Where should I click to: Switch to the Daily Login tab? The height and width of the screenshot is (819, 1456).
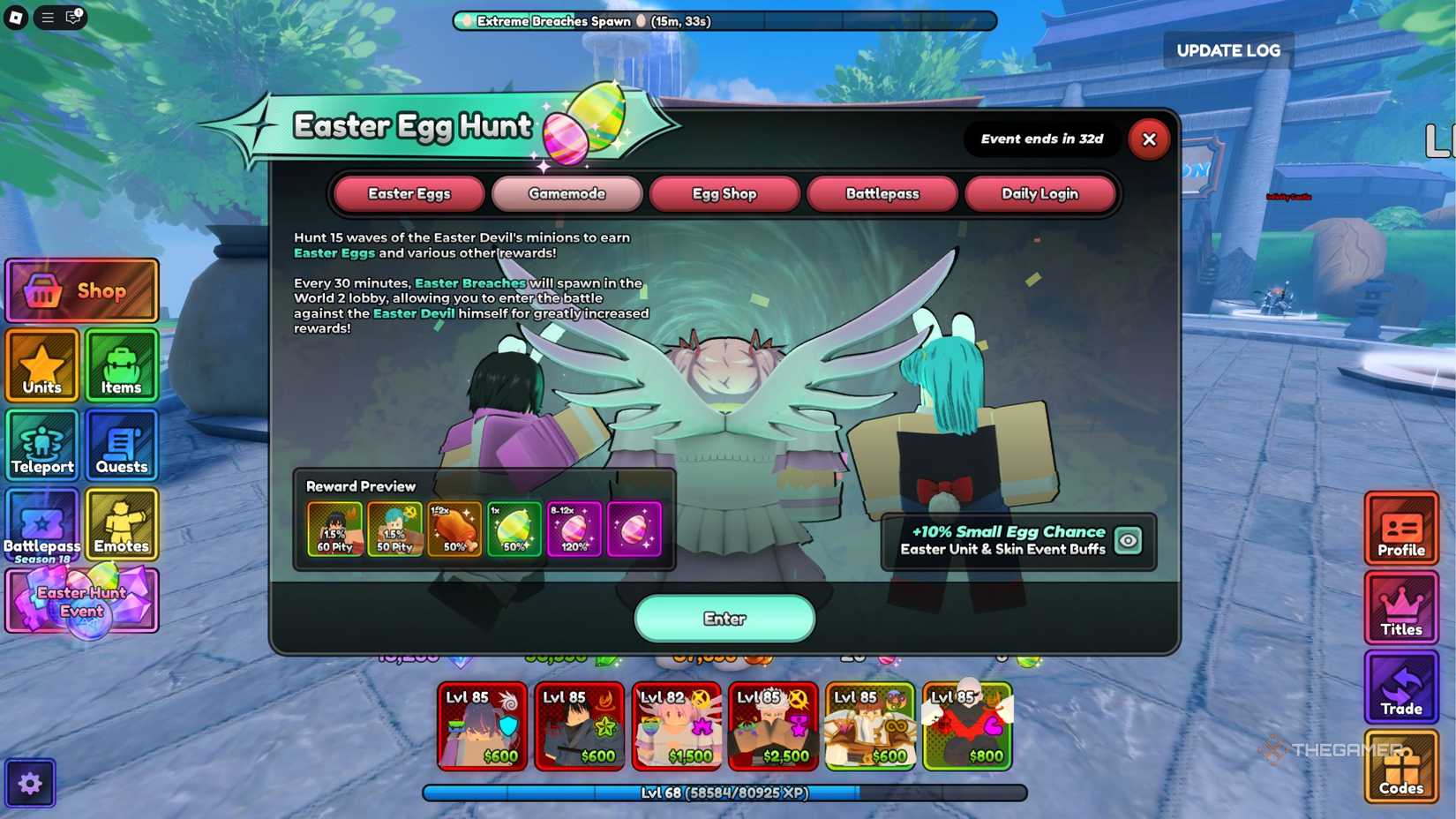pyautogui.click(x=1041, y=193)
